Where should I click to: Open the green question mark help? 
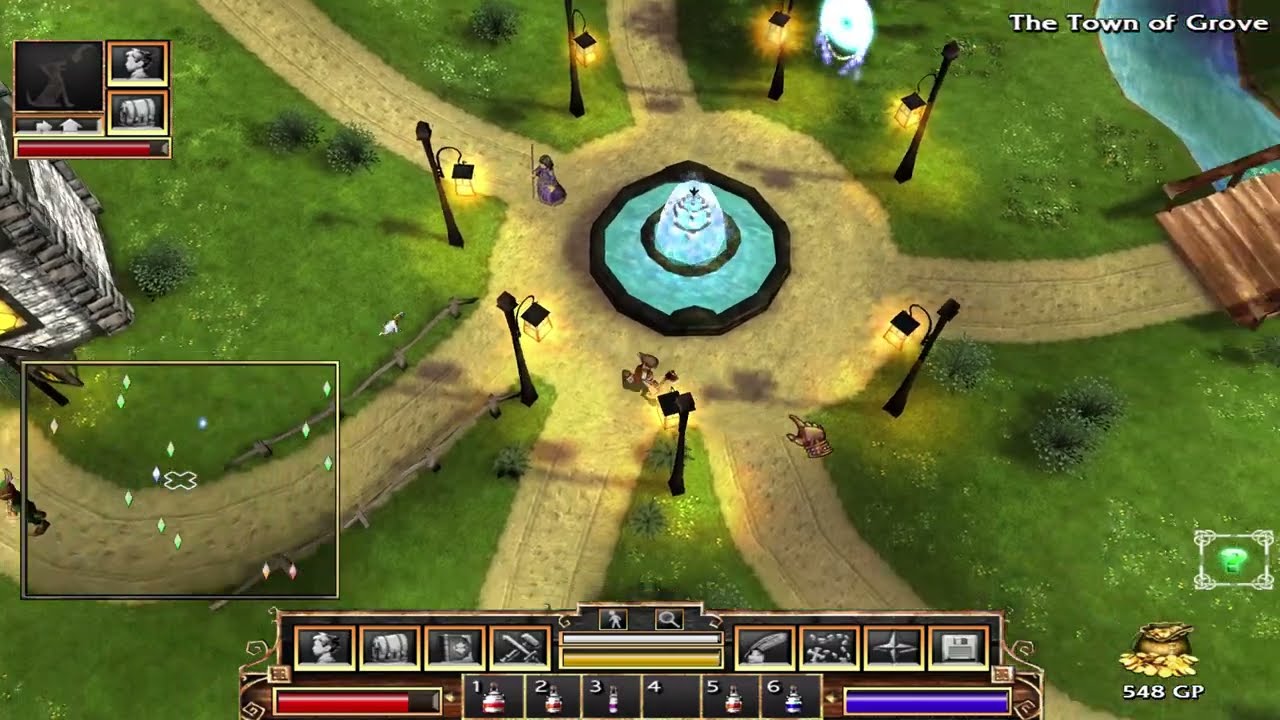(1233, 559)
